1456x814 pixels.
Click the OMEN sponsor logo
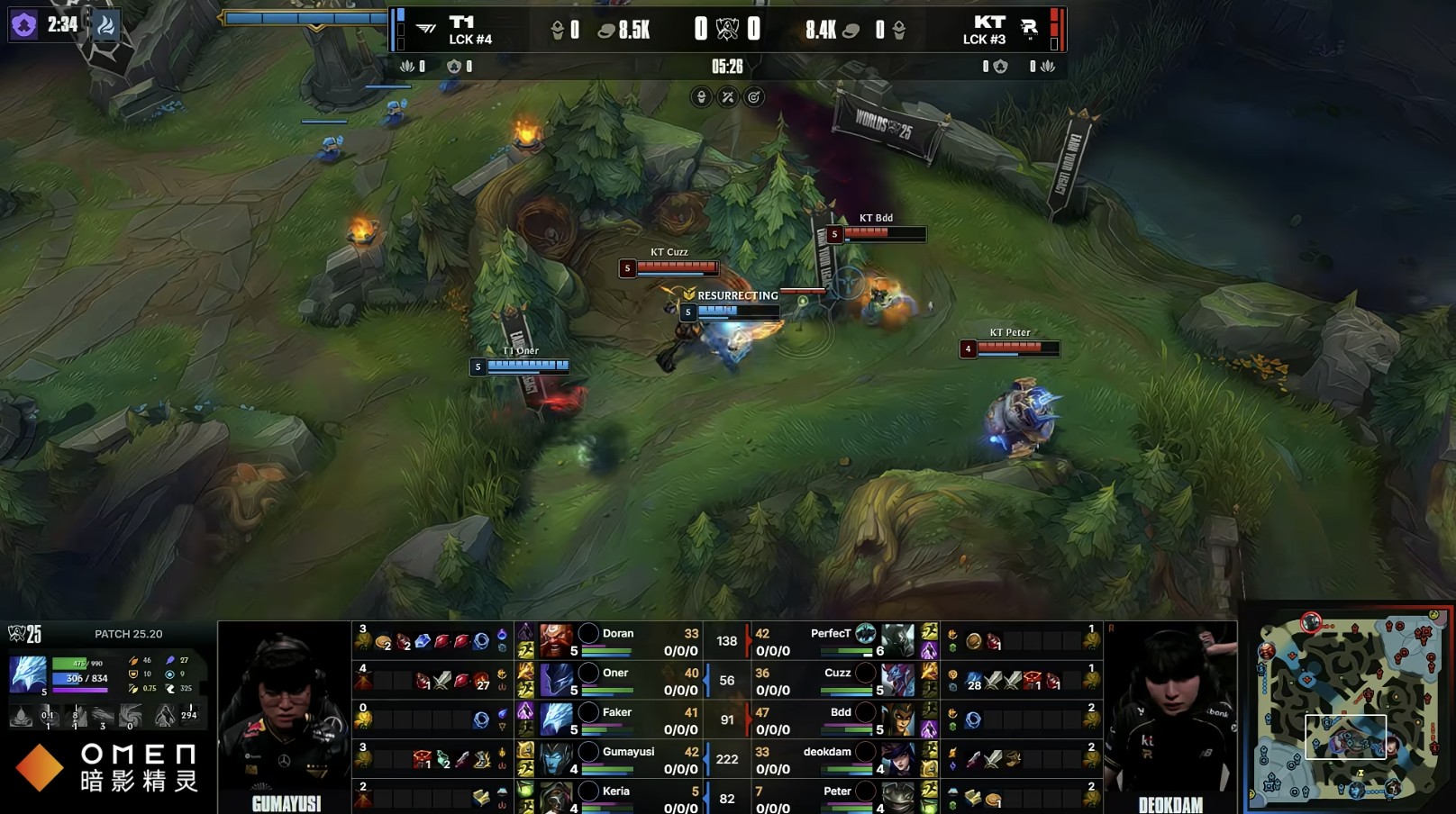pyautogui.click(x=106, y=766)
